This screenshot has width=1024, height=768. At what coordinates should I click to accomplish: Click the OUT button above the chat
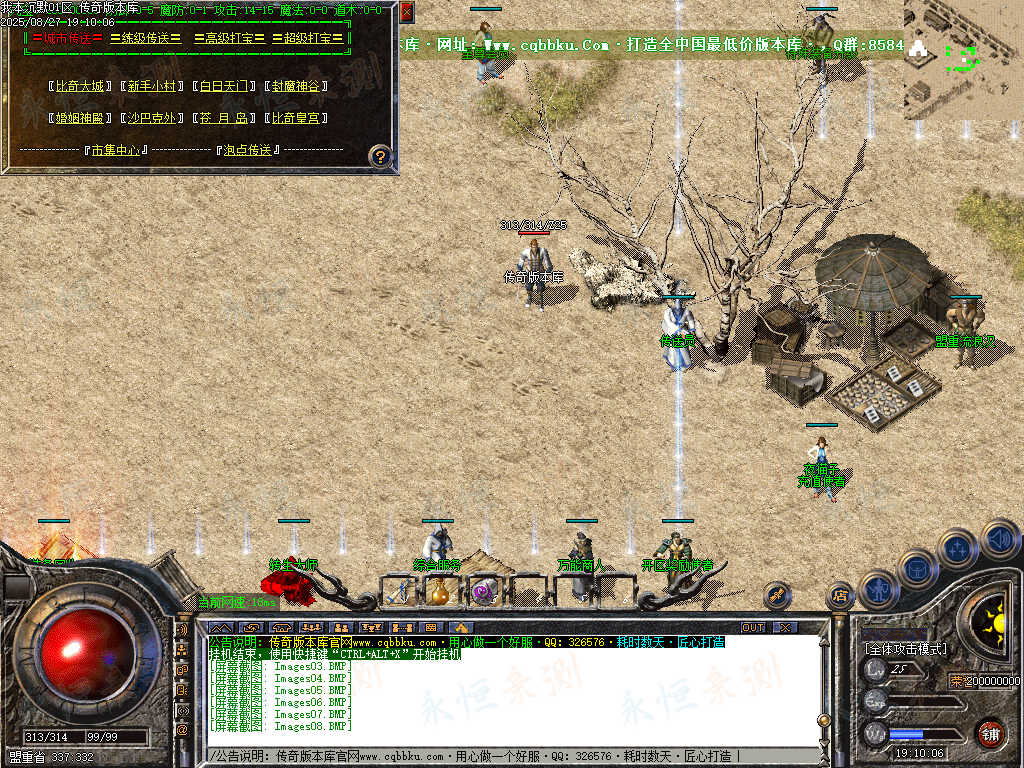click(x=753, y=627)
